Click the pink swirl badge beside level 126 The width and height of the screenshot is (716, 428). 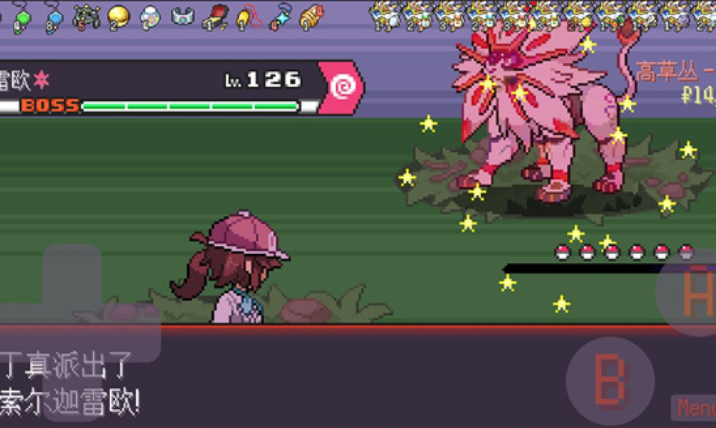[342, 87]
